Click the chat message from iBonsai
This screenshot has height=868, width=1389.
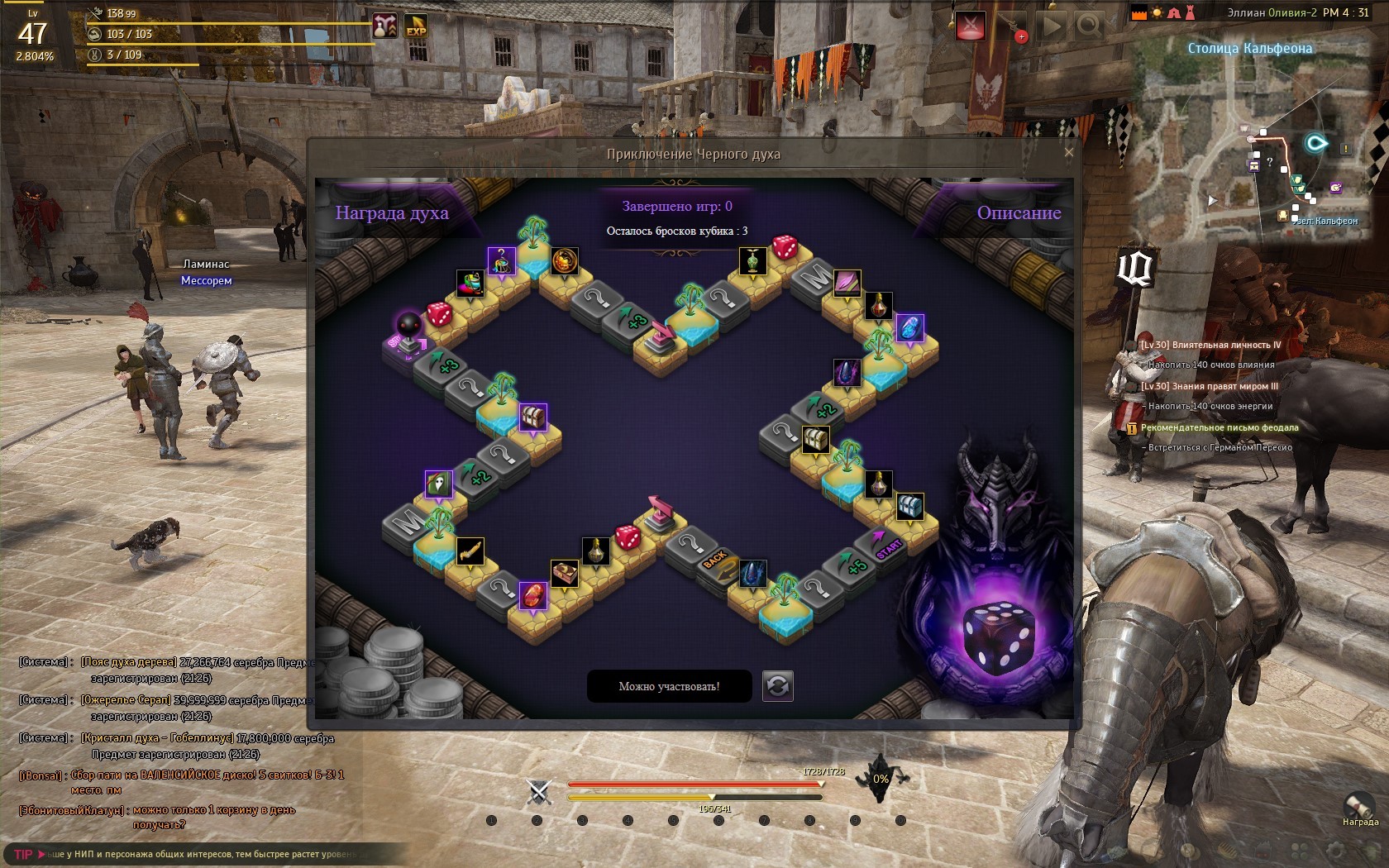(182, 782)
